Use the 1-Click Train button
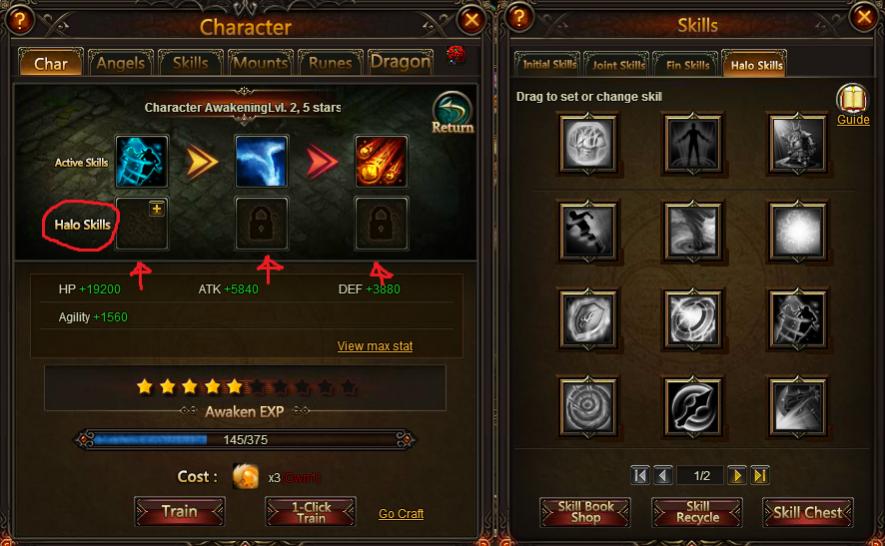 (x=311, y=511)
